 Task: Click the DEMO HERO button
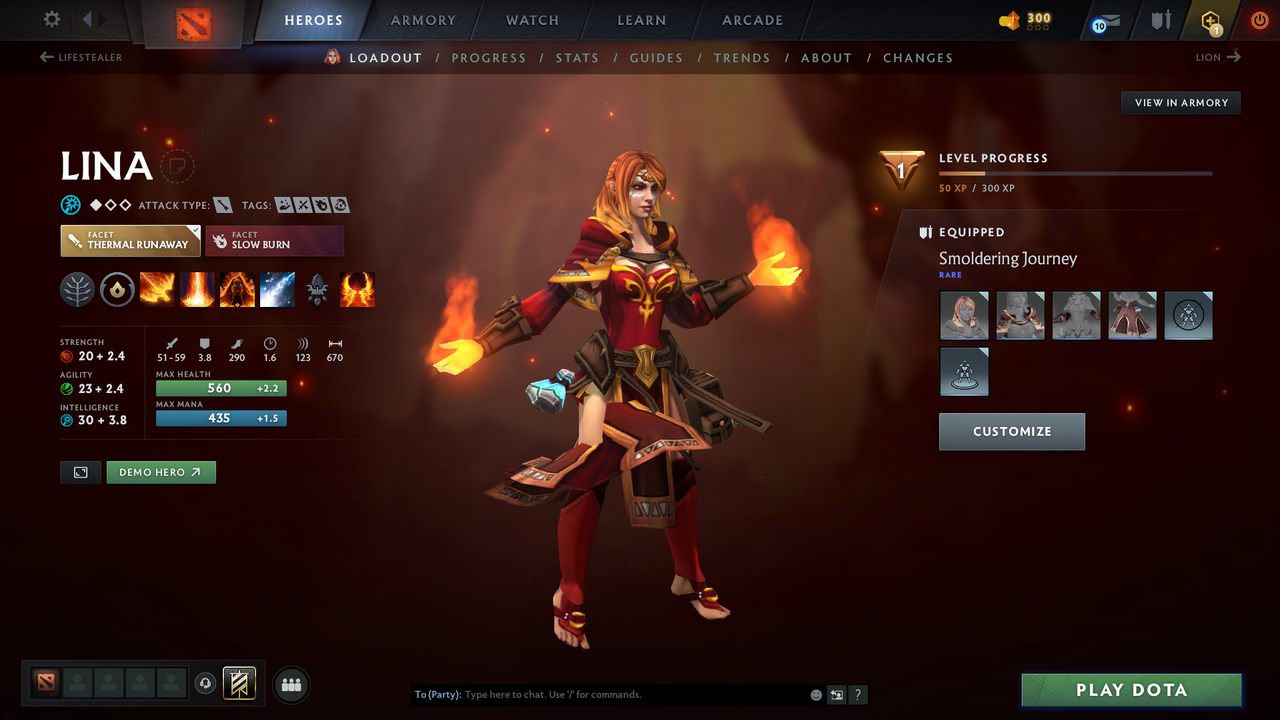click(161, 471)
